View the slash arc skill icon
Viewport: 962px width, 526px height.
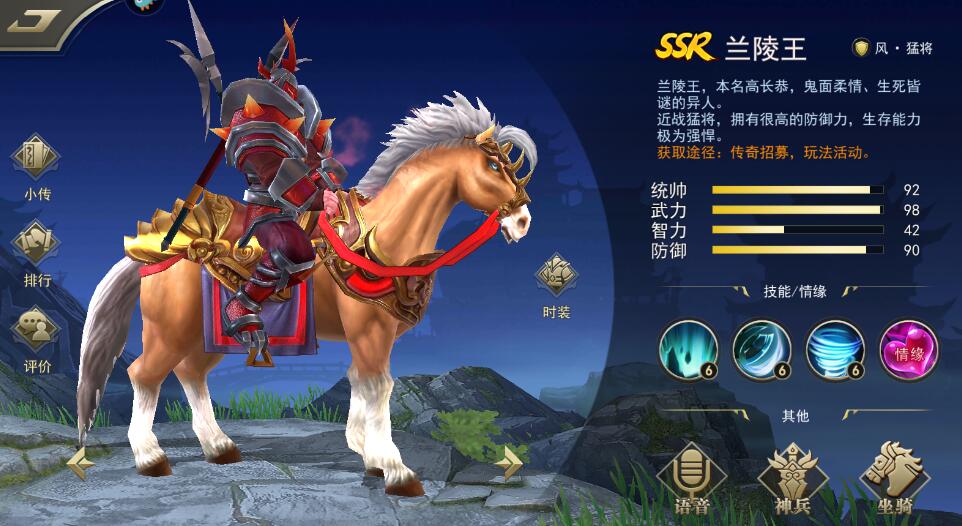coord(761,349)
